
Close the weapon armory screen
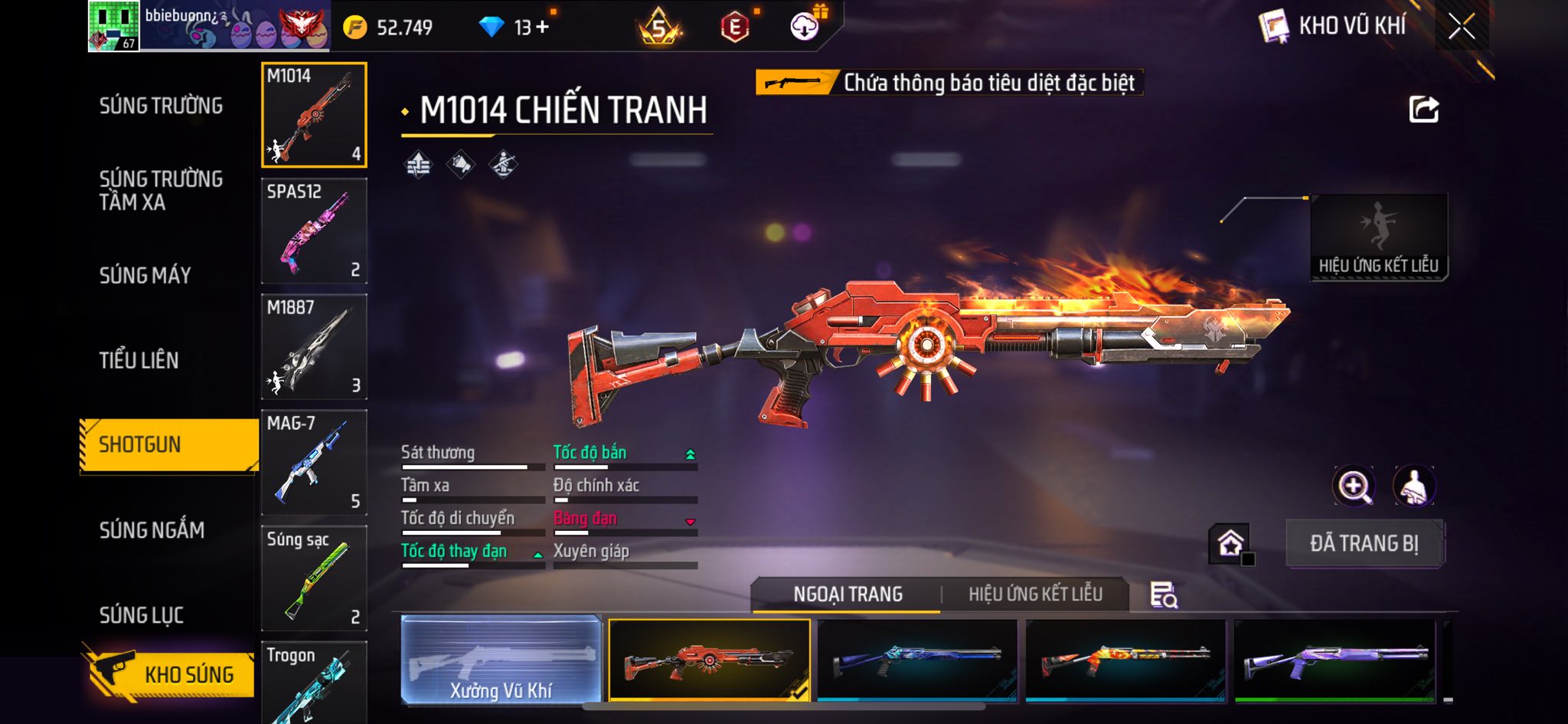pyautogui.click(x=1462, y=27)
